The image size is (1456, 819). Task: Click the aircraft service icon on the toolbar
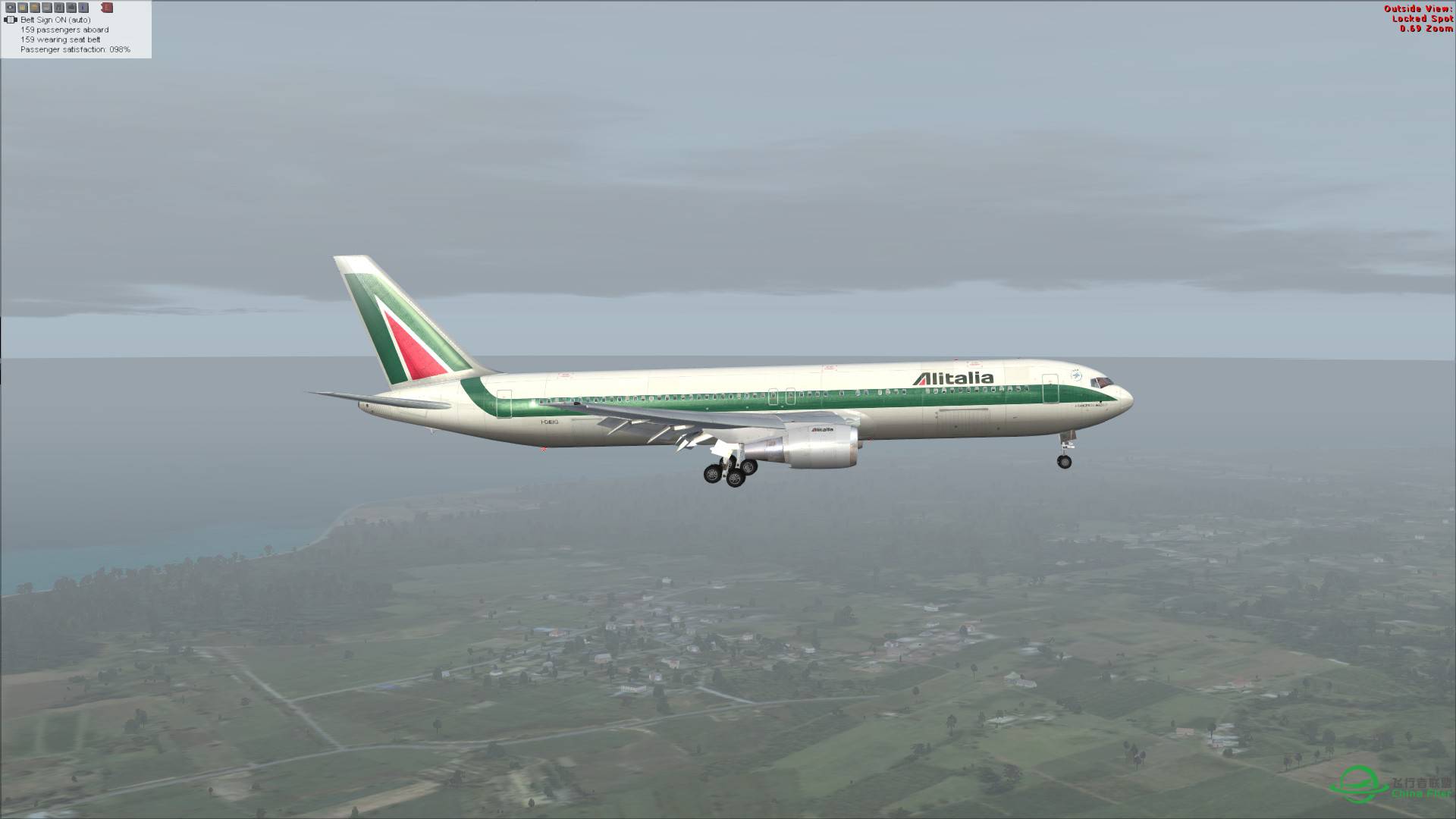coord(71,8)
